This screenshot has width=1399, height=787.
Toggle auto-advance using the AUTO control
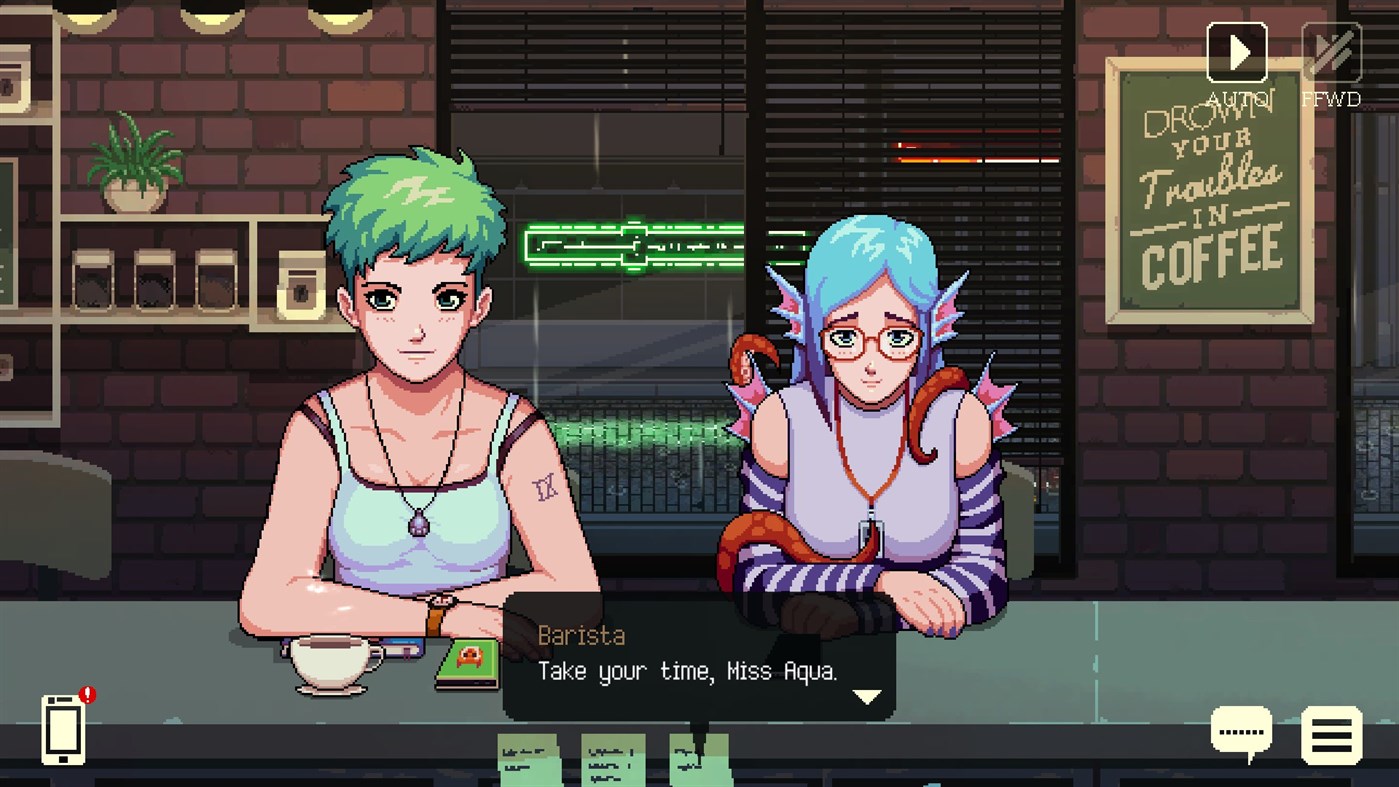1237,52
